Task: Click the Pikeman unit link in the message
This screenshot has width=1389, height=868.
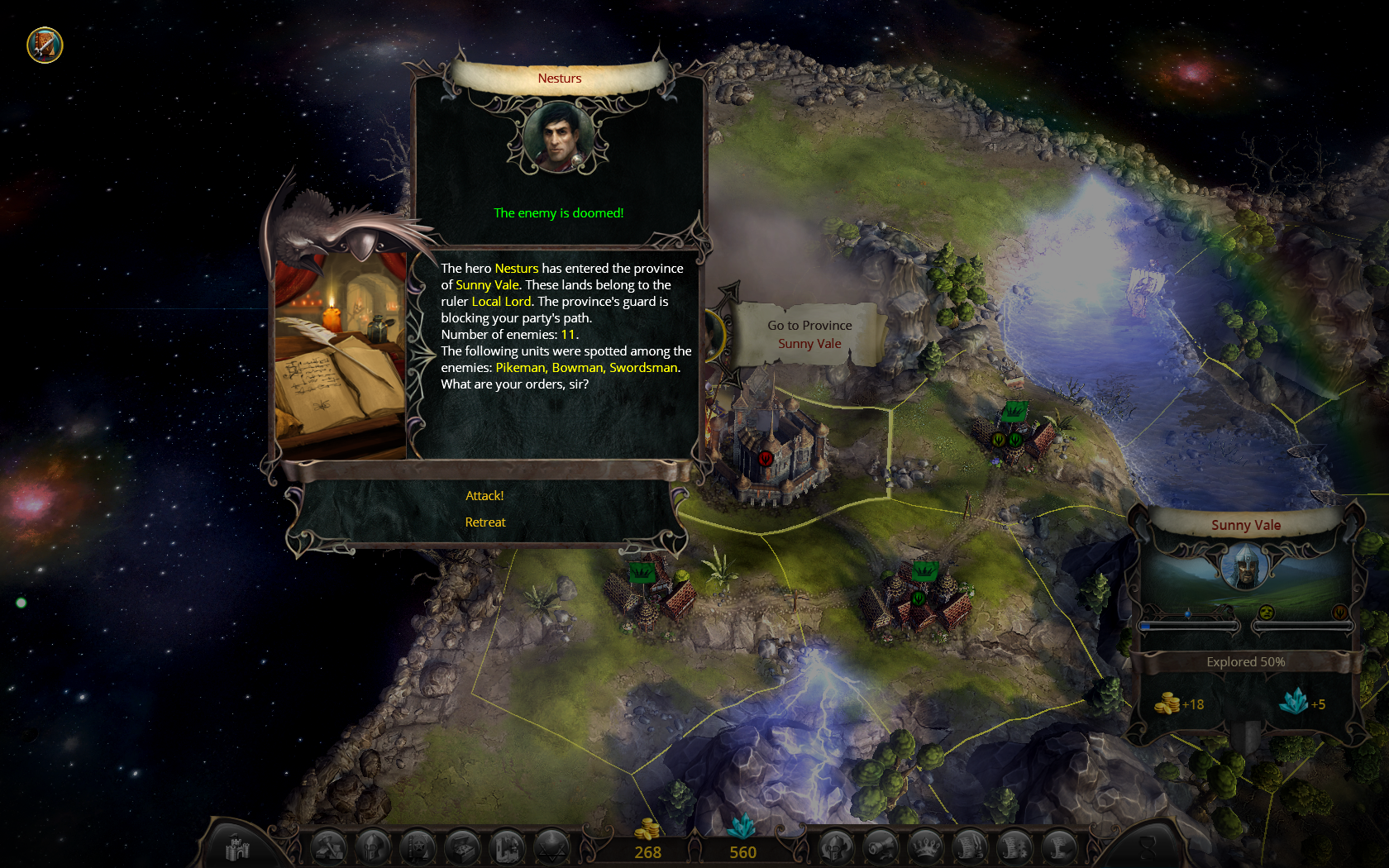Action: click(520, 368)
